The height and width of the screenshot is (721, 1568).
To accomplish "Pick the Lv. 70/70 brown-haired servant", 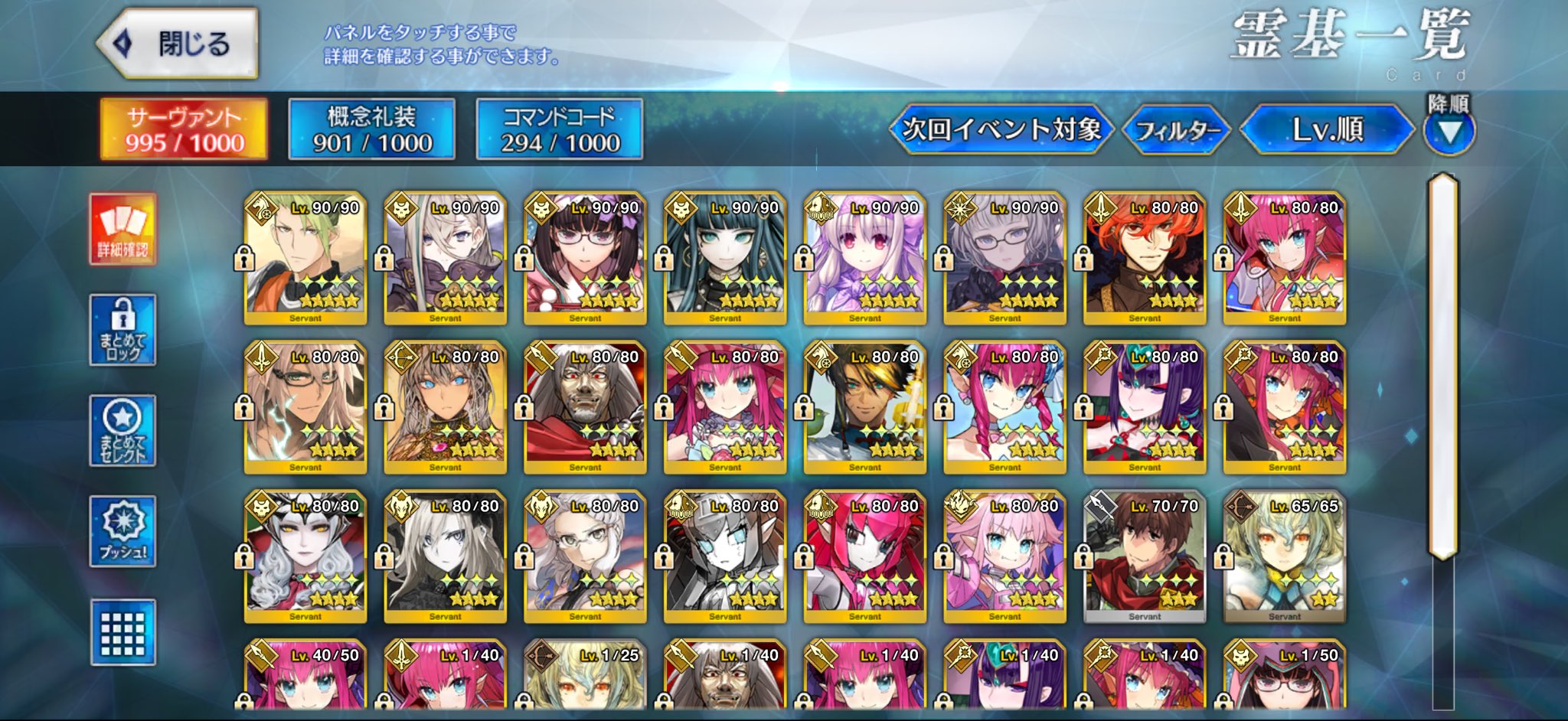I will 1145,556.
